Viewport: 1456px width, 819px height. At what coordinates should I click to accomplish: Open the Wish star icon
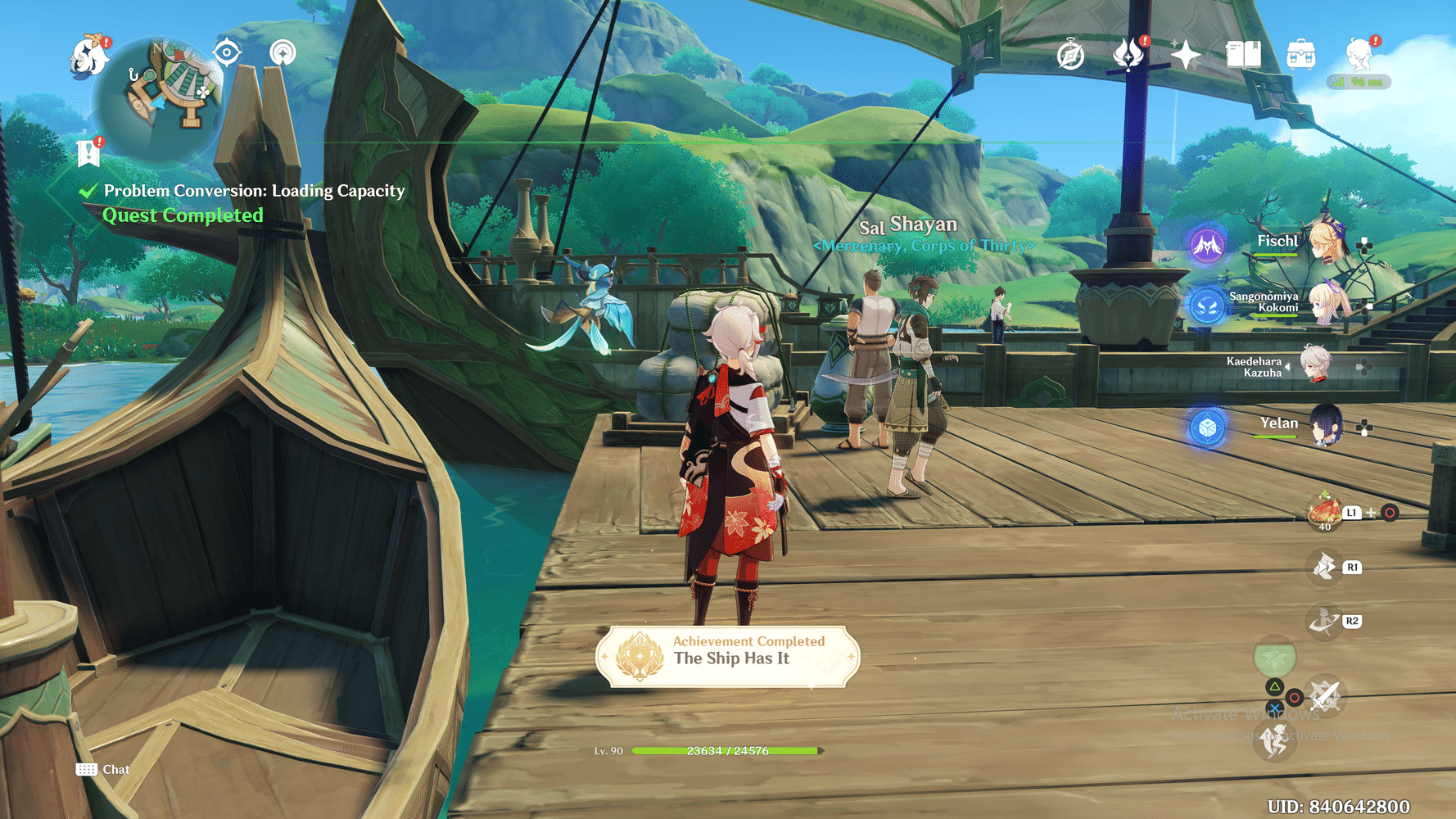(1186, 55)
